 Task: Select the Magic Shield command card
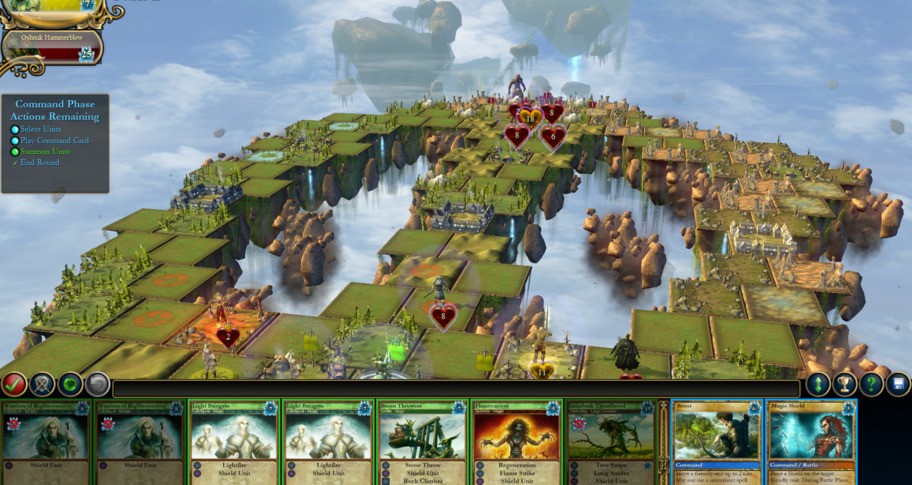tap(811, 442)
